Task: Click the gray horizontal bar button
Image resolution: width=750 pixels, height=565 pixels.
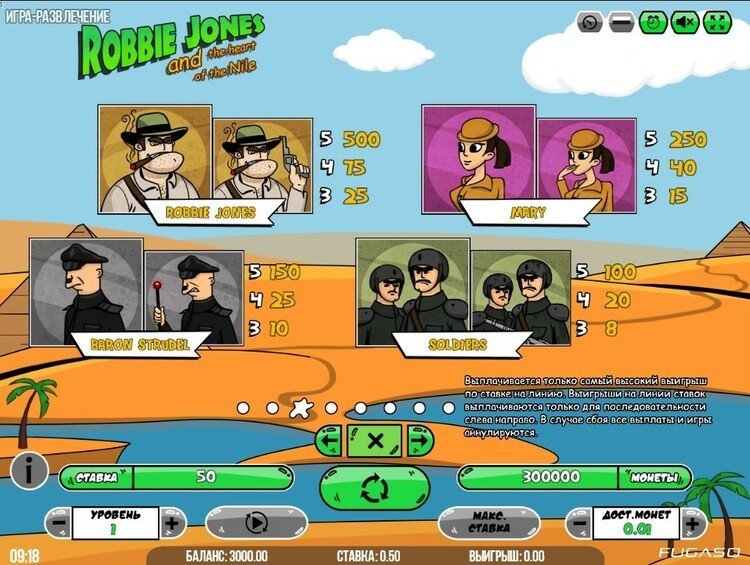Action: click(x=621, y=22)
